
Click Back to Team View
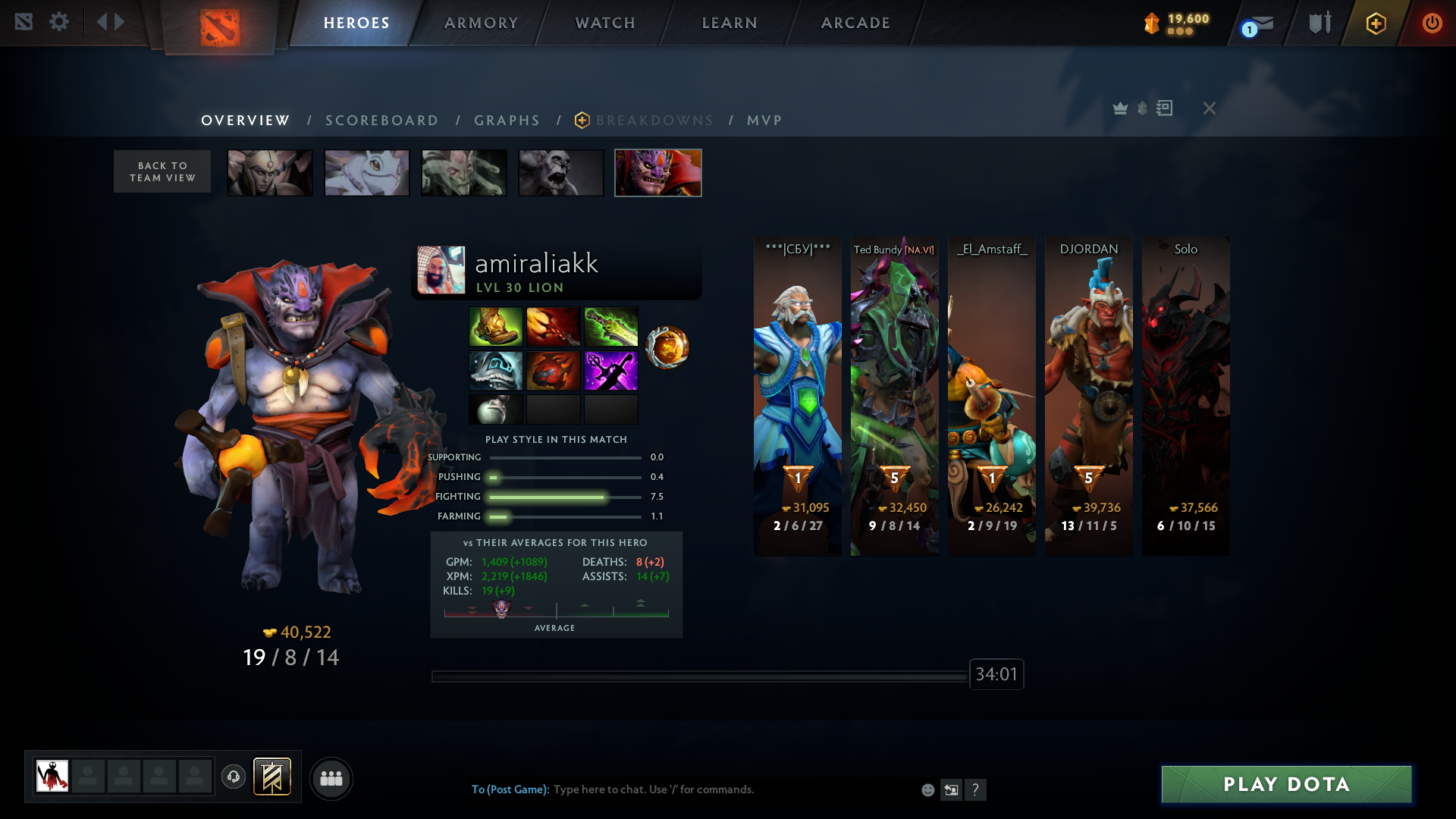tap(162, 171)
